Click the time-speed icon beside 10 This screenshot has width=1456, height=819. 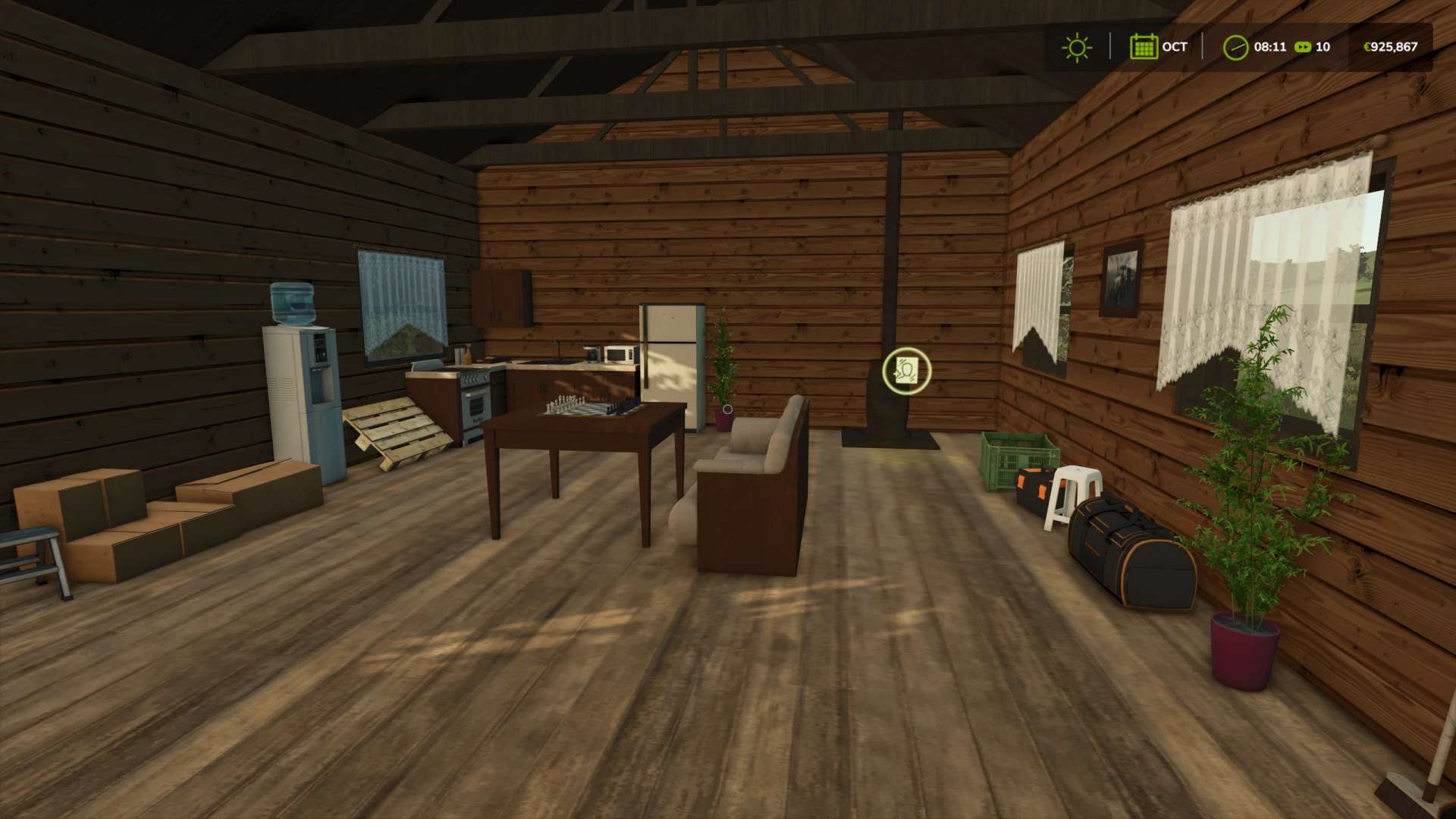[1303, 47]
